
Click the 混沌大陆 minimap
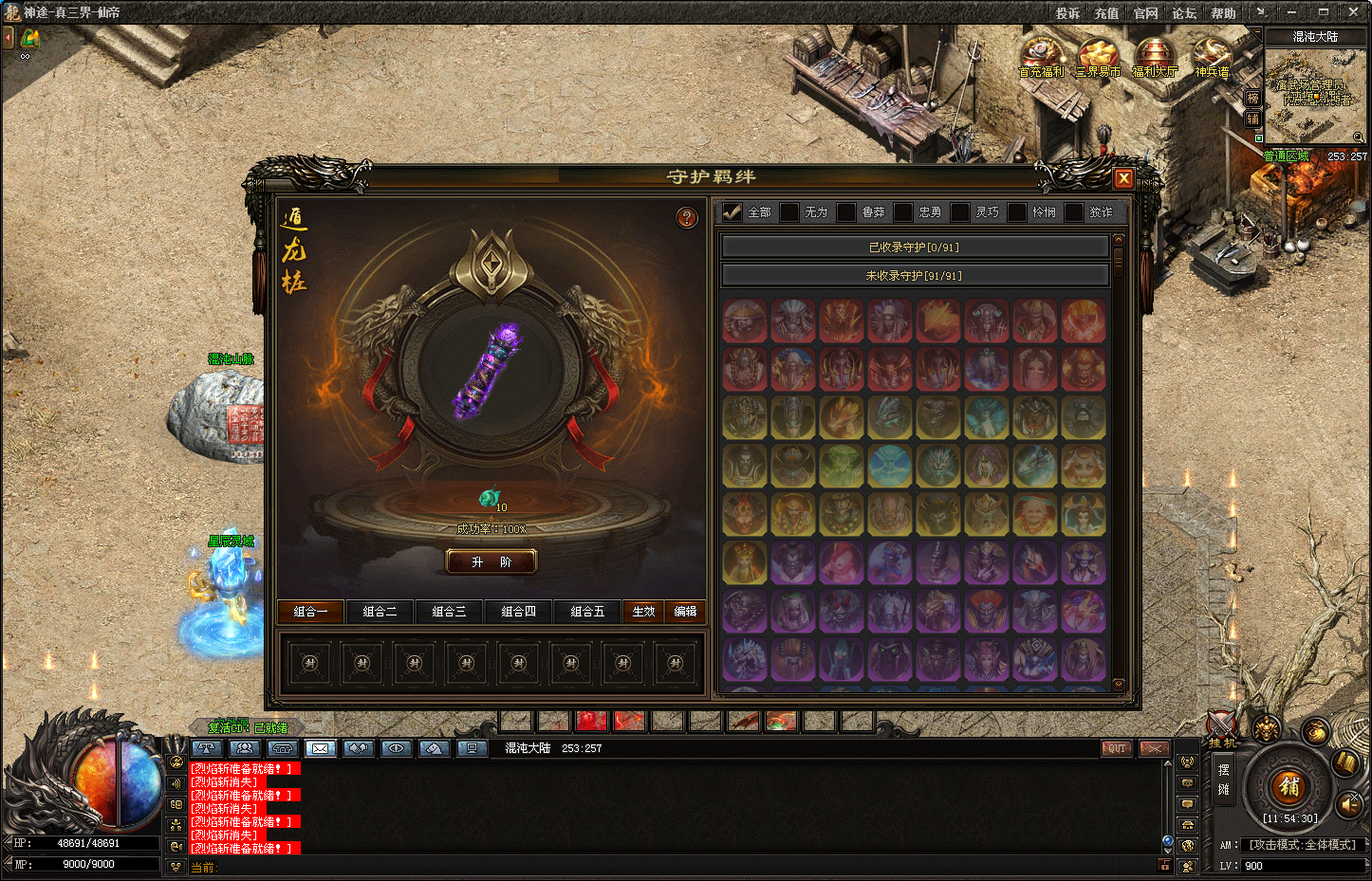tap(1314, 97)
